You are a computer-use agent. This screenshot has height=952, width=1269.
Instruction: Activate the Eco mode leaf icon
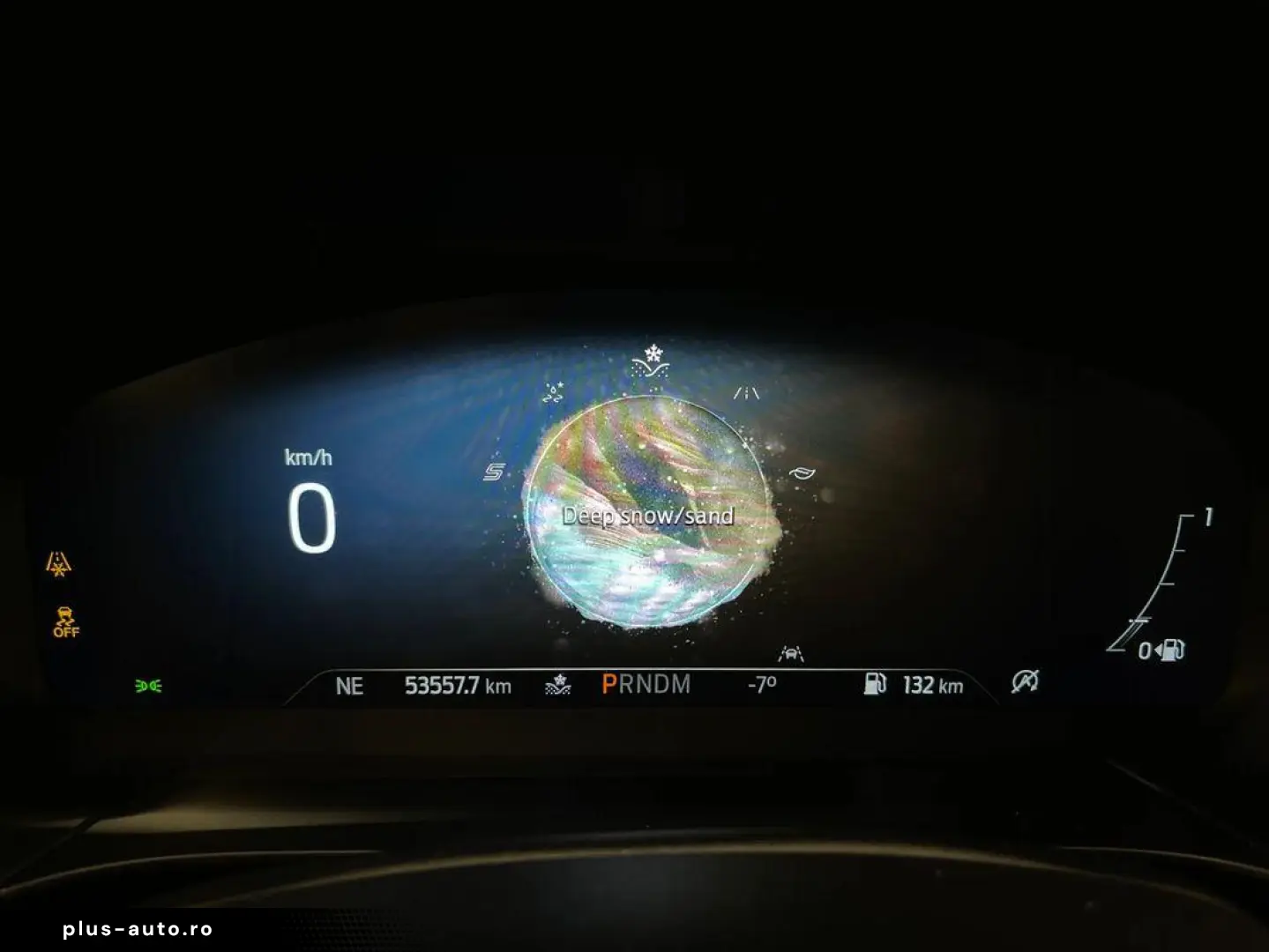[801, 472]
